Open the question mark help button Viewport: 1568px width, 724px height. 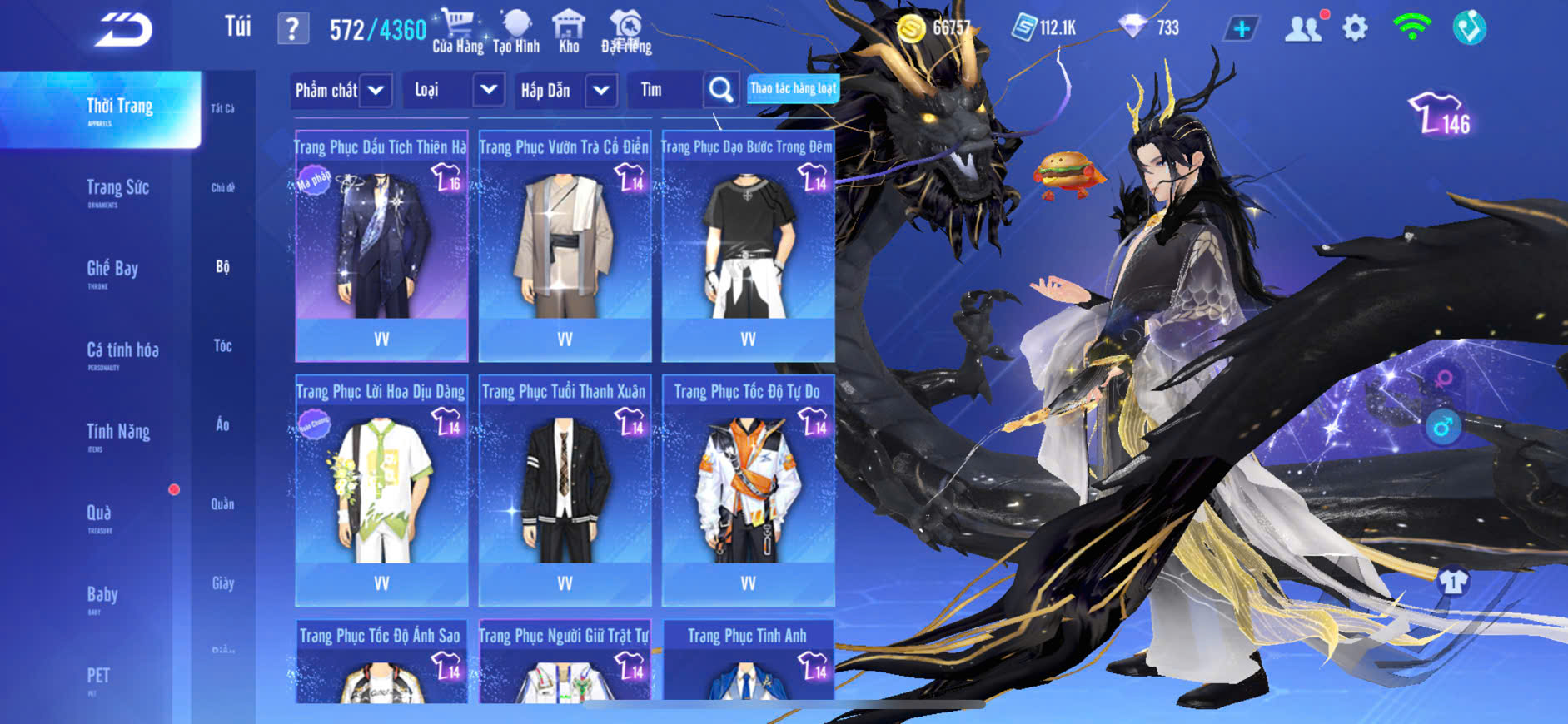tap(292, 29)
